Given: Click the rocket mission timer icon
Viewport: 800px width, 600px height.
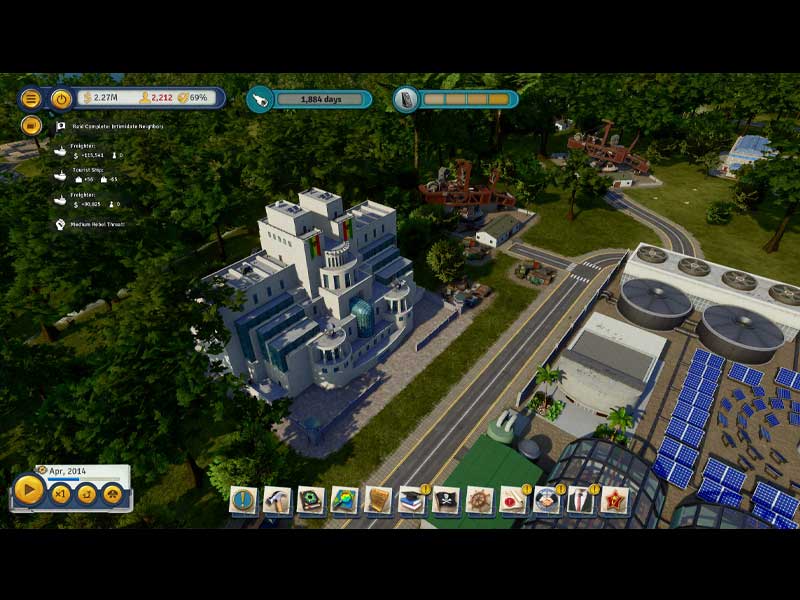Looking at the screenshot, I should coord(259,99).
